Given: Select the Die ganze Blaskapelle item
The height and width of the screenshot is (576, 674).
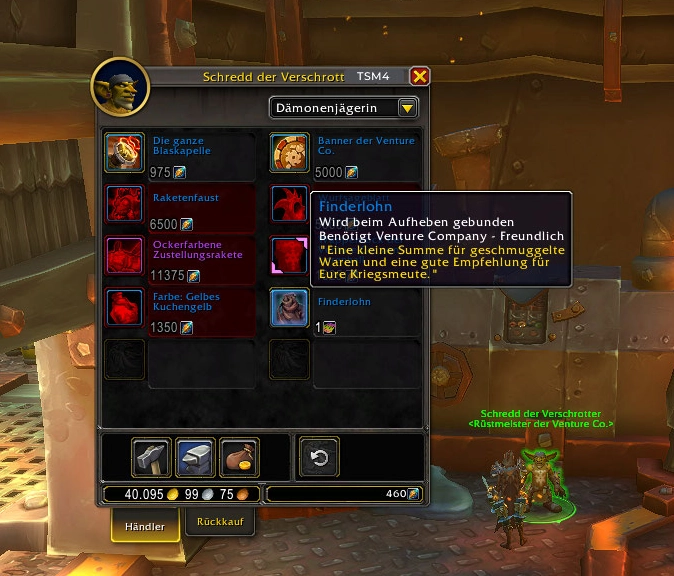Looking at the screenshot, I should (x=124, y=153).
